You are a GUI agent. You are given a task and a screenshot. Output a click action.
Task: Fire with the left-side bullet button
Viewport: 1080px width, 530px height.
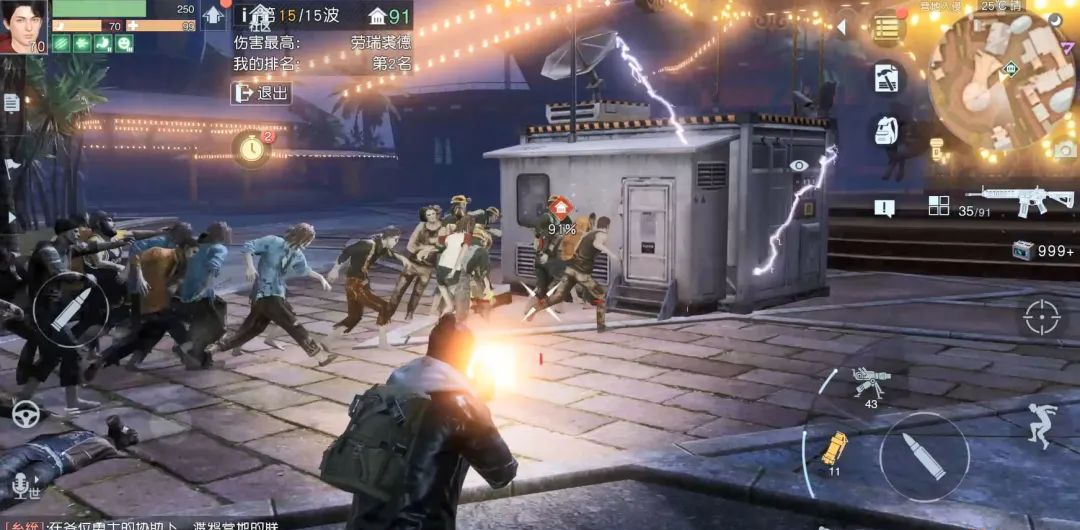tap(70, 310)
